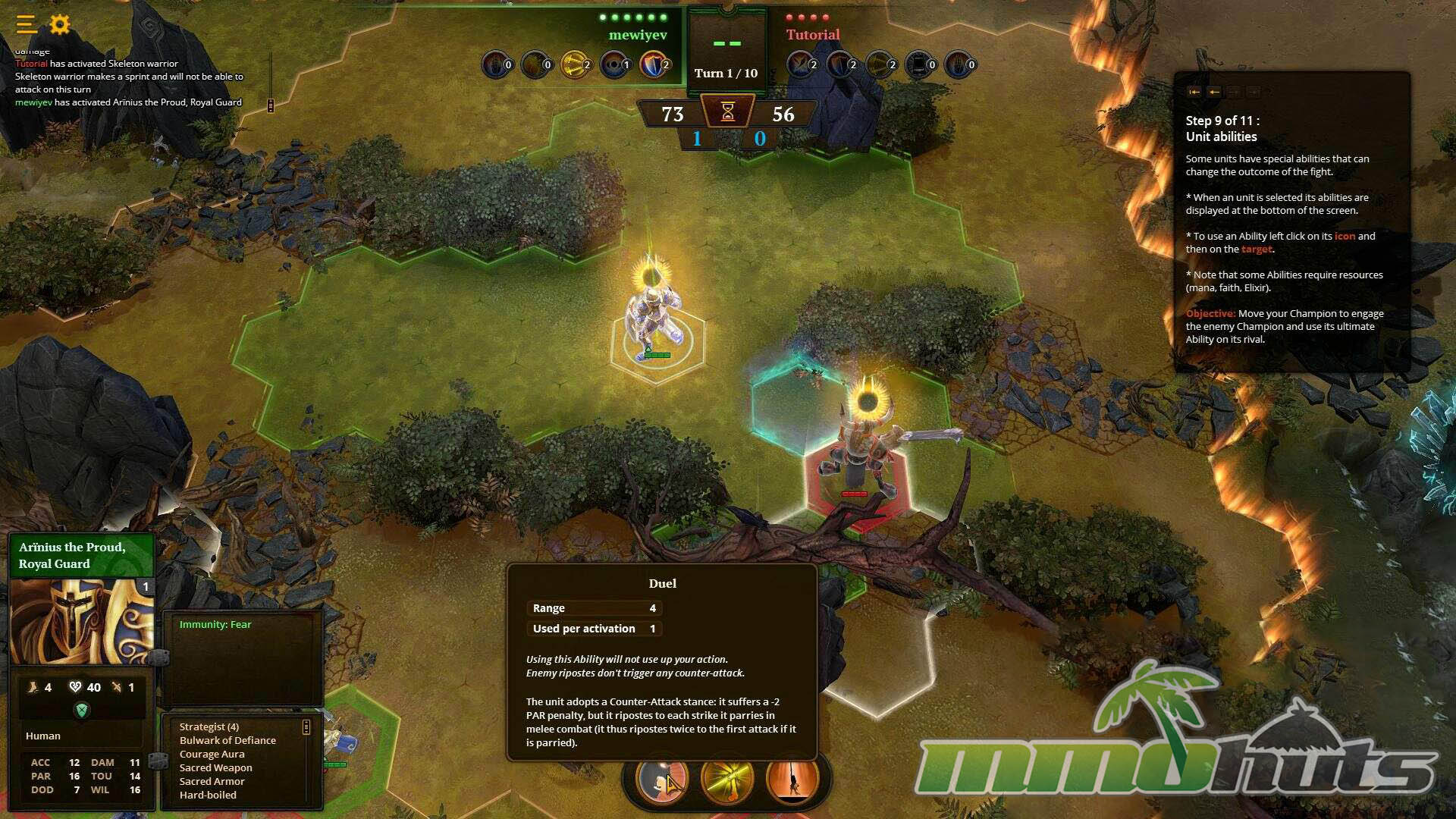Activate the Duel ability icon

(661, 779)
